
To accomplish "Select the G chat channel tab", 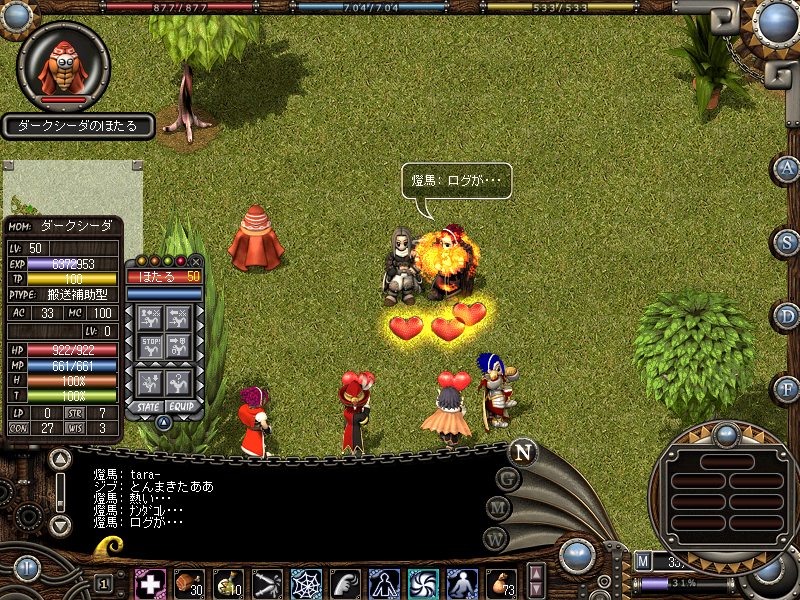I will [x=508, y=479].
